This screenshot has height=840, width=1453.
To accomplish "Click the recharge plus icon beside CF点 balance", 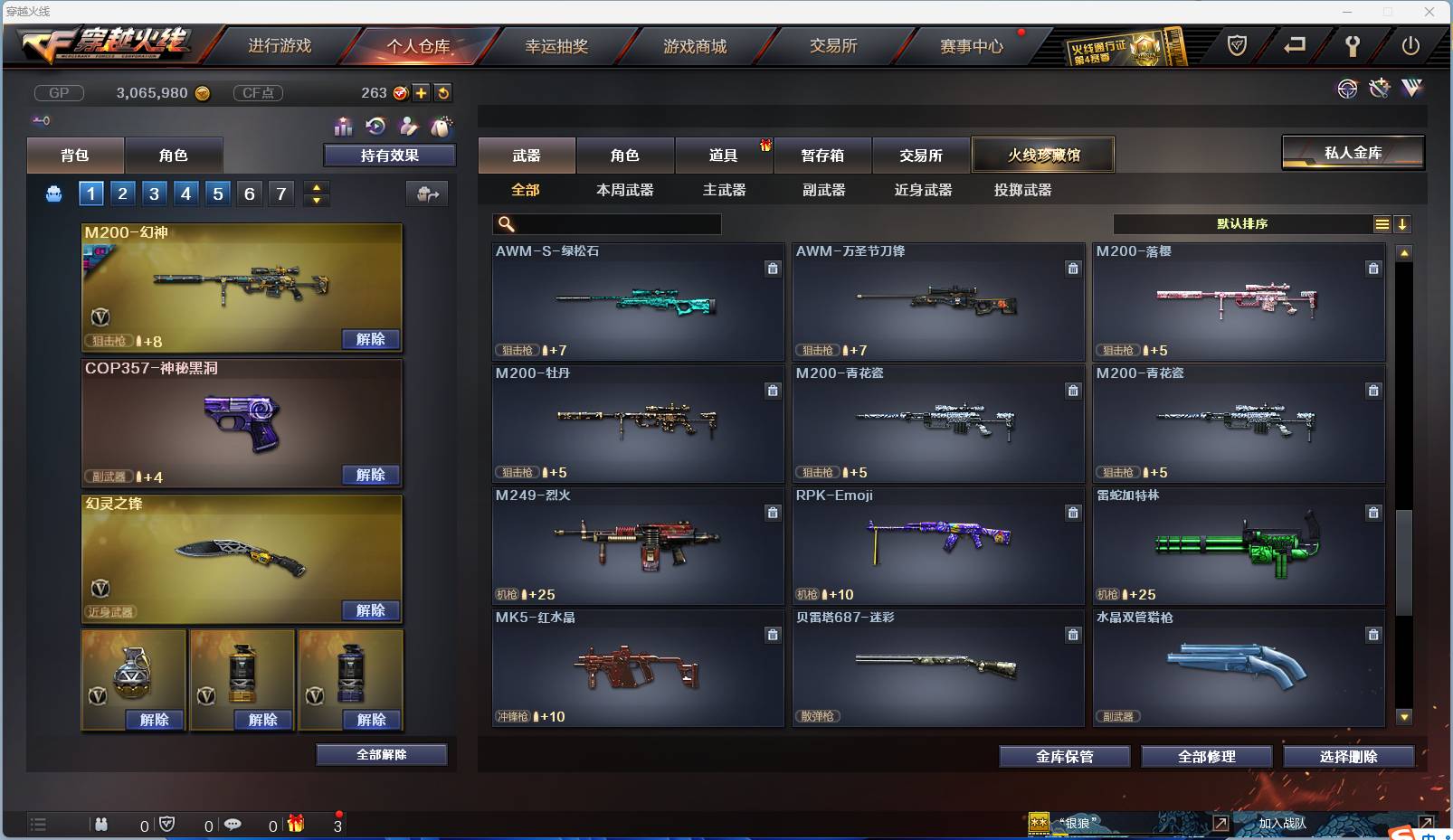I will click(x=422, y=93).
